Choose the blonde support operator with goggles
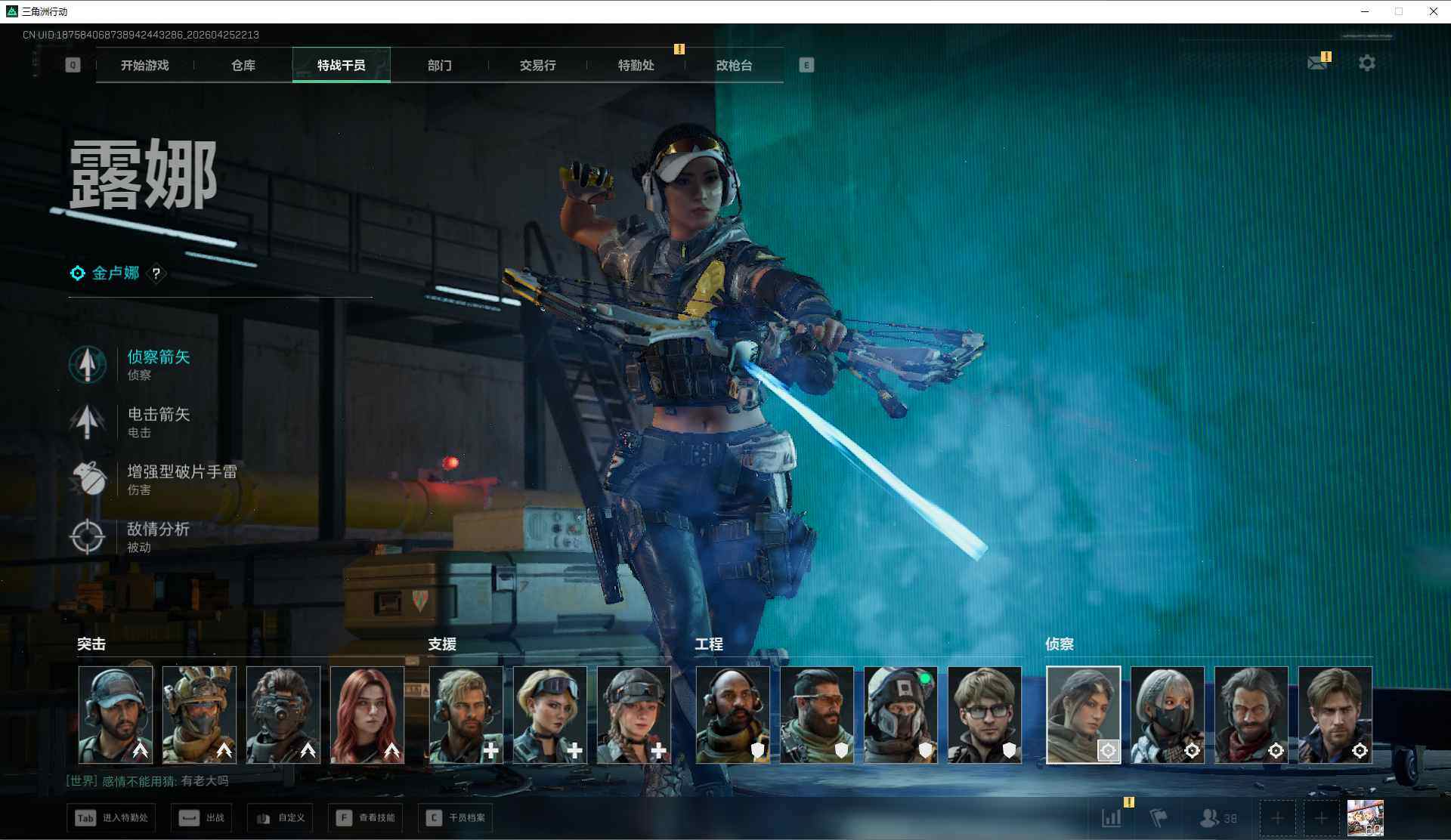 (x=550, y=714)
